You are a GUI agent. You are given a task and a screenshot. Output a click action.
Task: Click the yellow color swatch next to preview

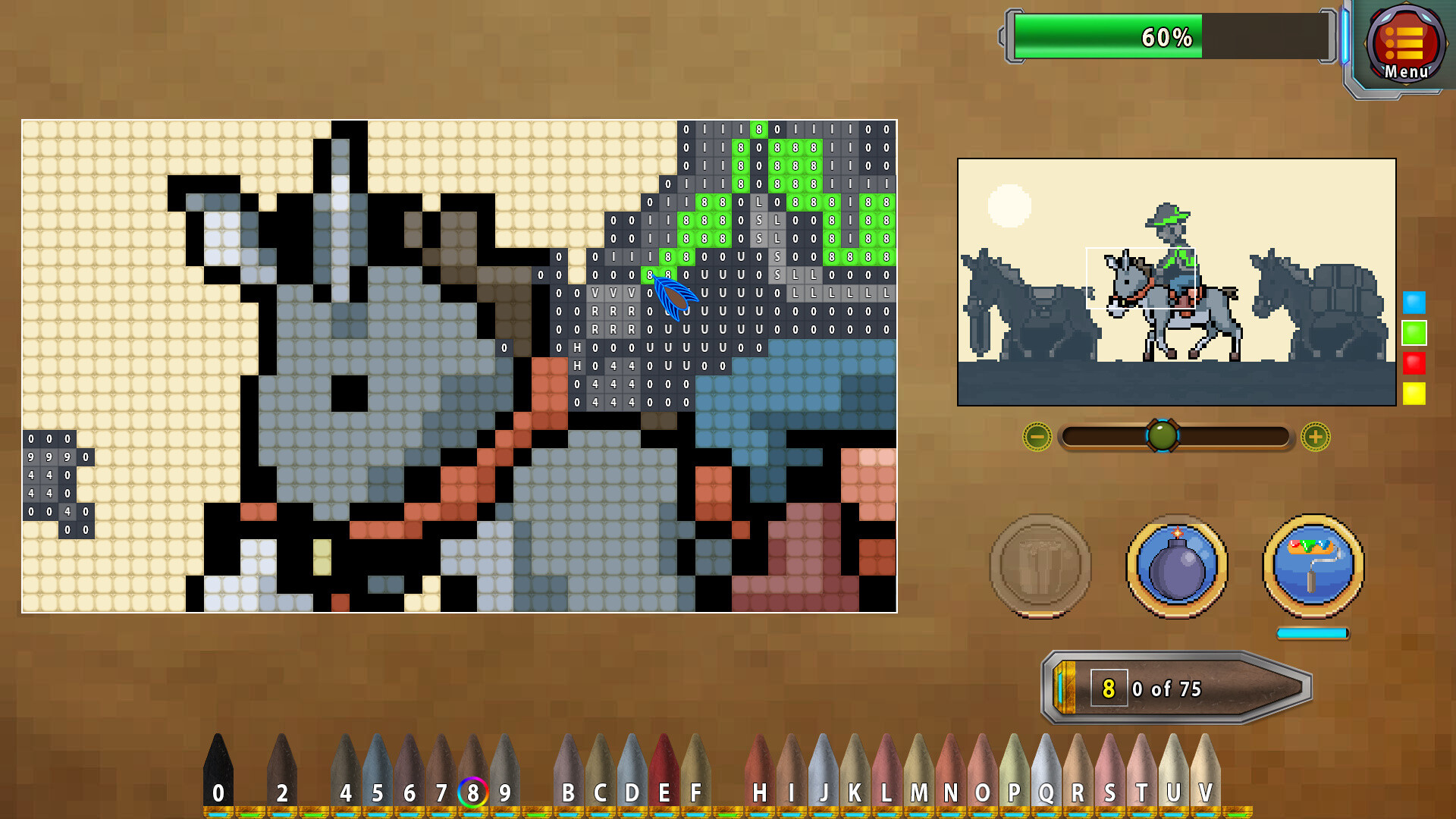tap(1412, 394)
